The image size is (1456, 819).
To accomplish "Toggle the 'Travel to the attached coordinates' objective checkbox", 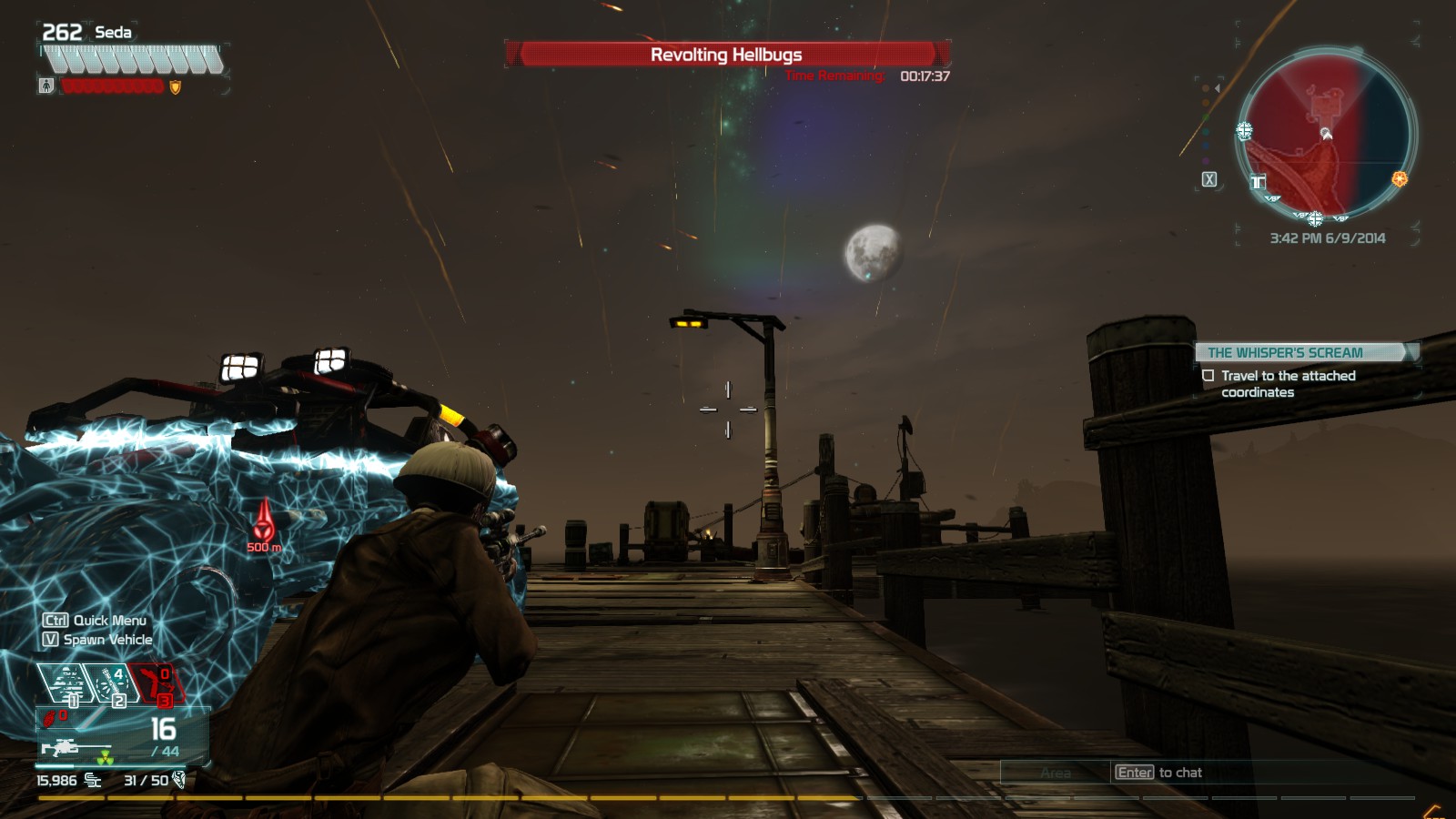I will [x=1208, y=376].
